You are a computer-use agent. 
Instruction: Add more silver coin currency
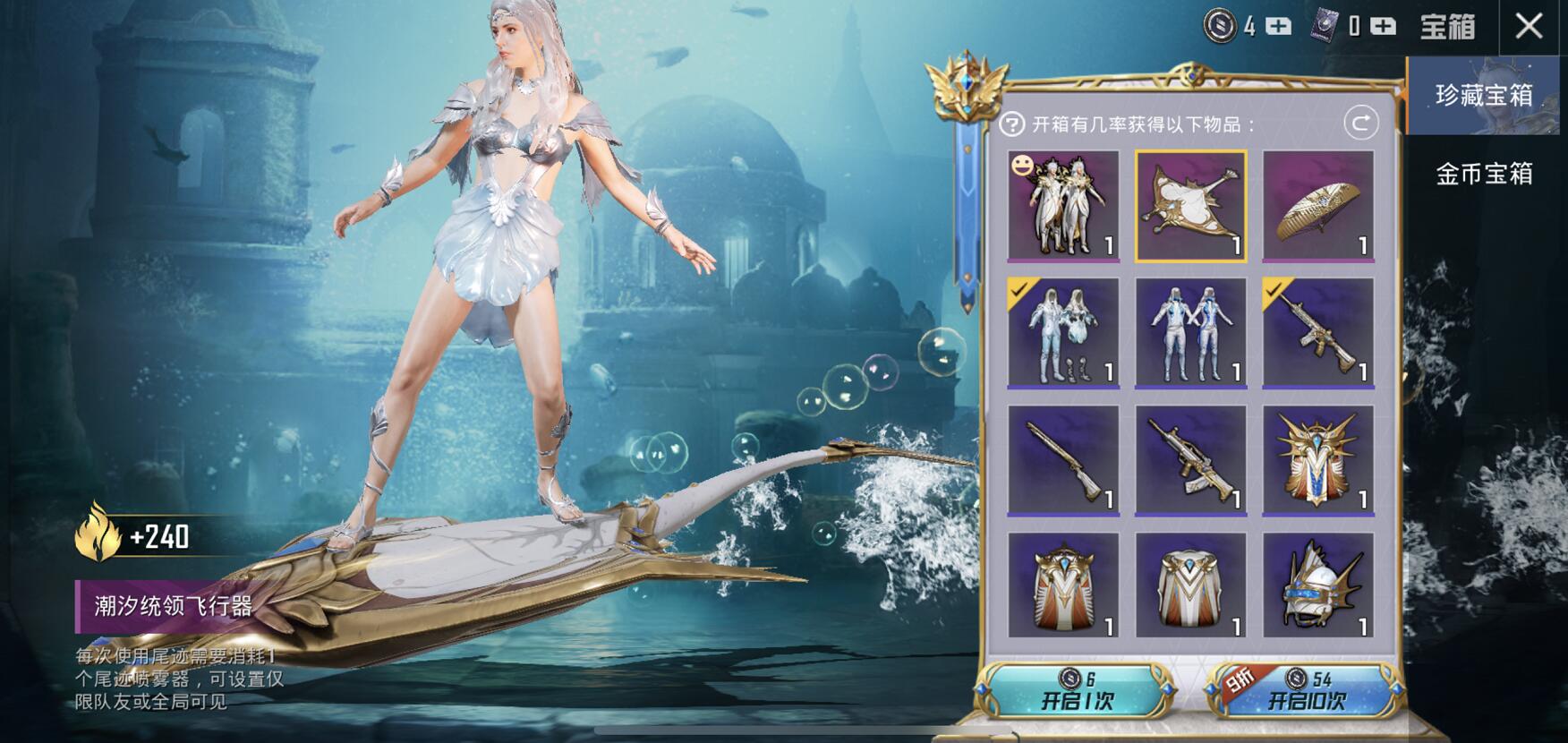(x=1279, y=27)
